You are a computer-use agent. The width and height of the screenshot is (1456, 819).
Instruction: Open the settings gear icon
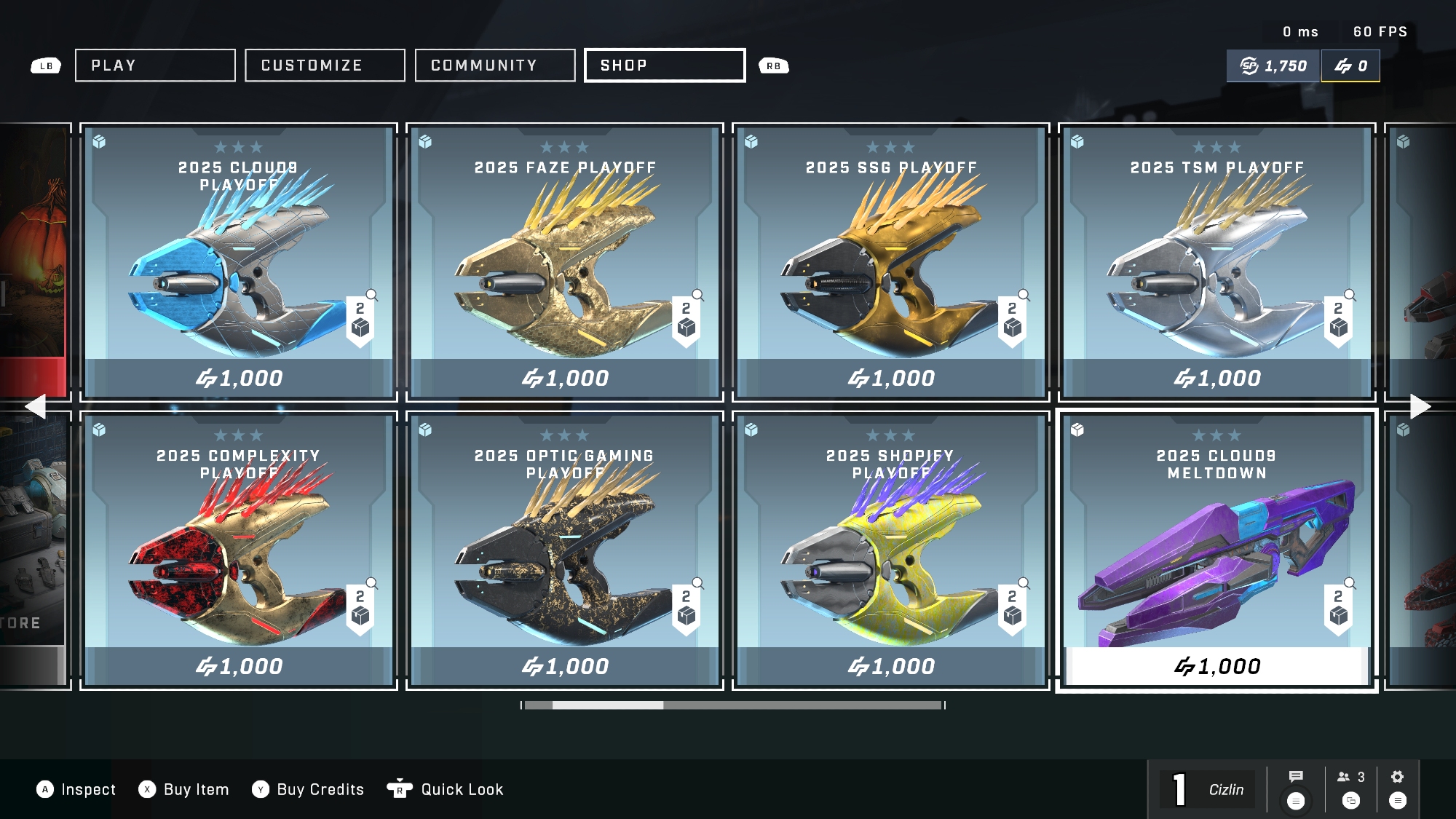[x=1397, y=778]
